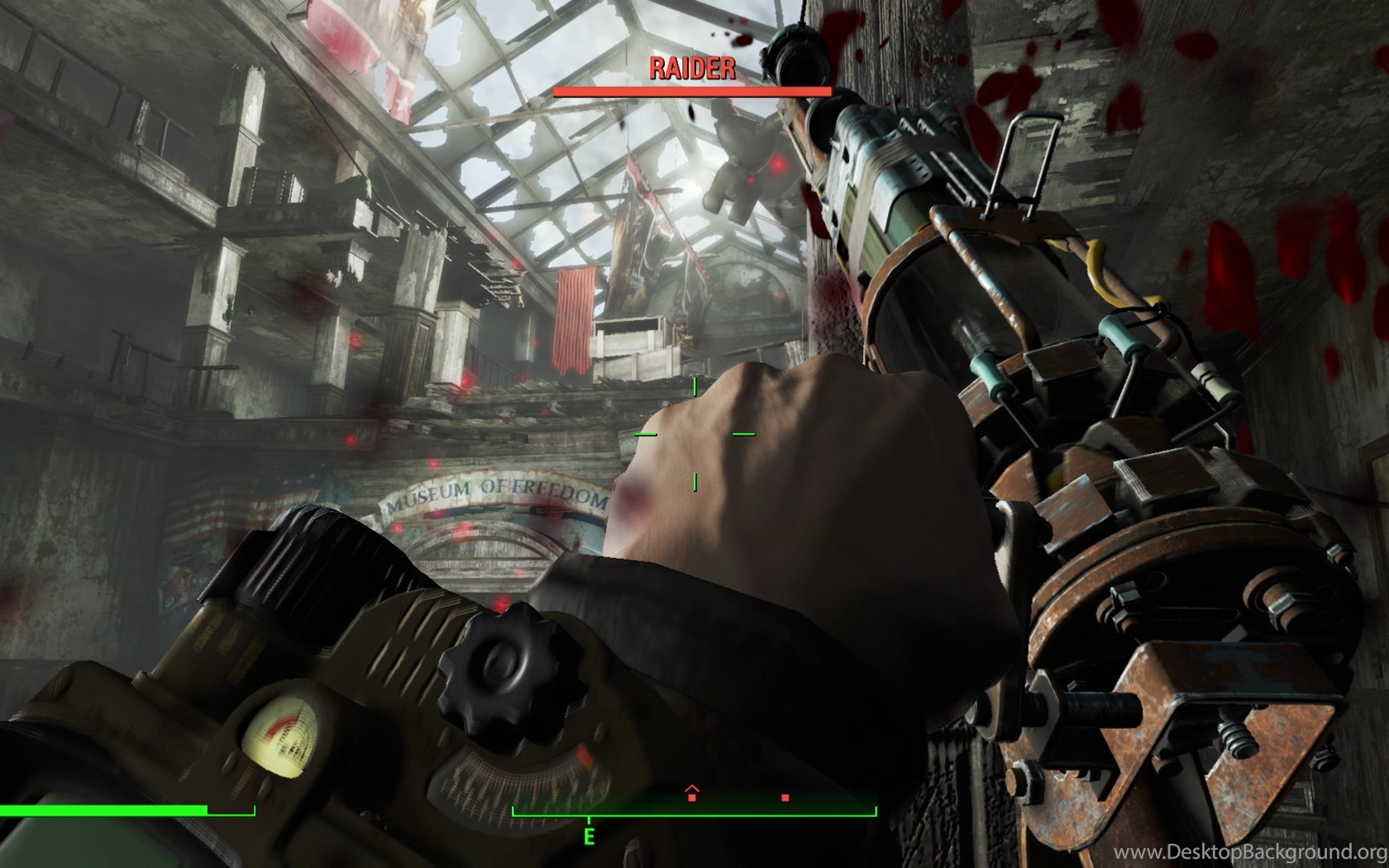Click the East heading letter on compass
1389x868 pixels.
click(589, 837)
